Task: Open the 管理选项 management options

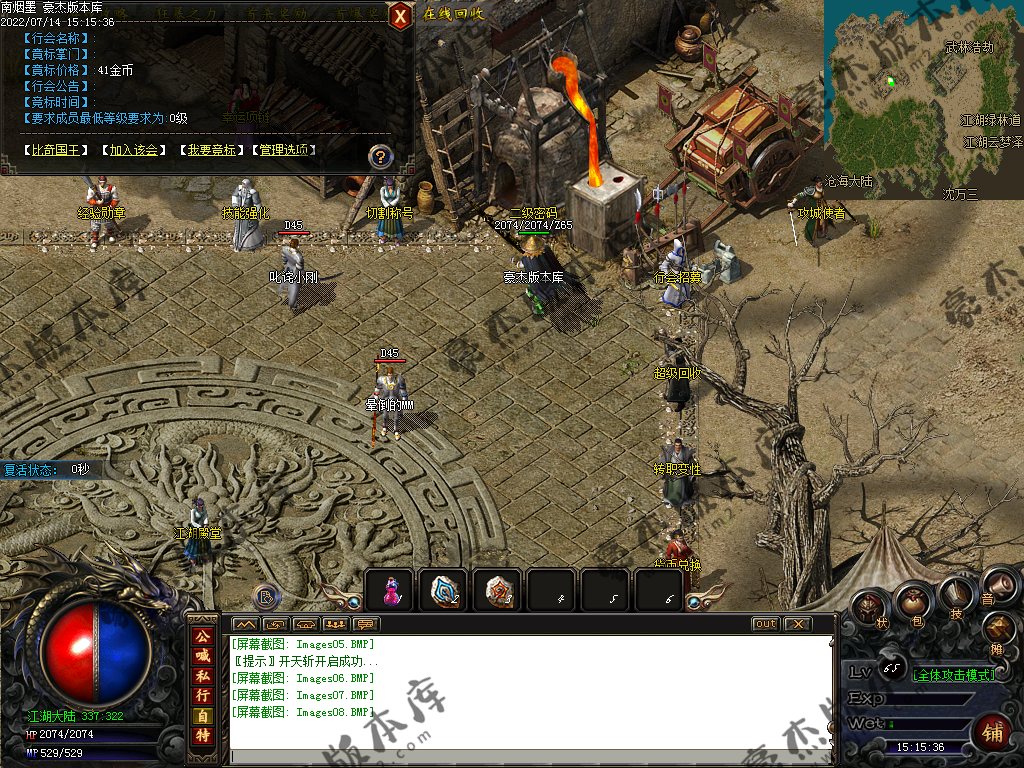Action: [287, 150]
